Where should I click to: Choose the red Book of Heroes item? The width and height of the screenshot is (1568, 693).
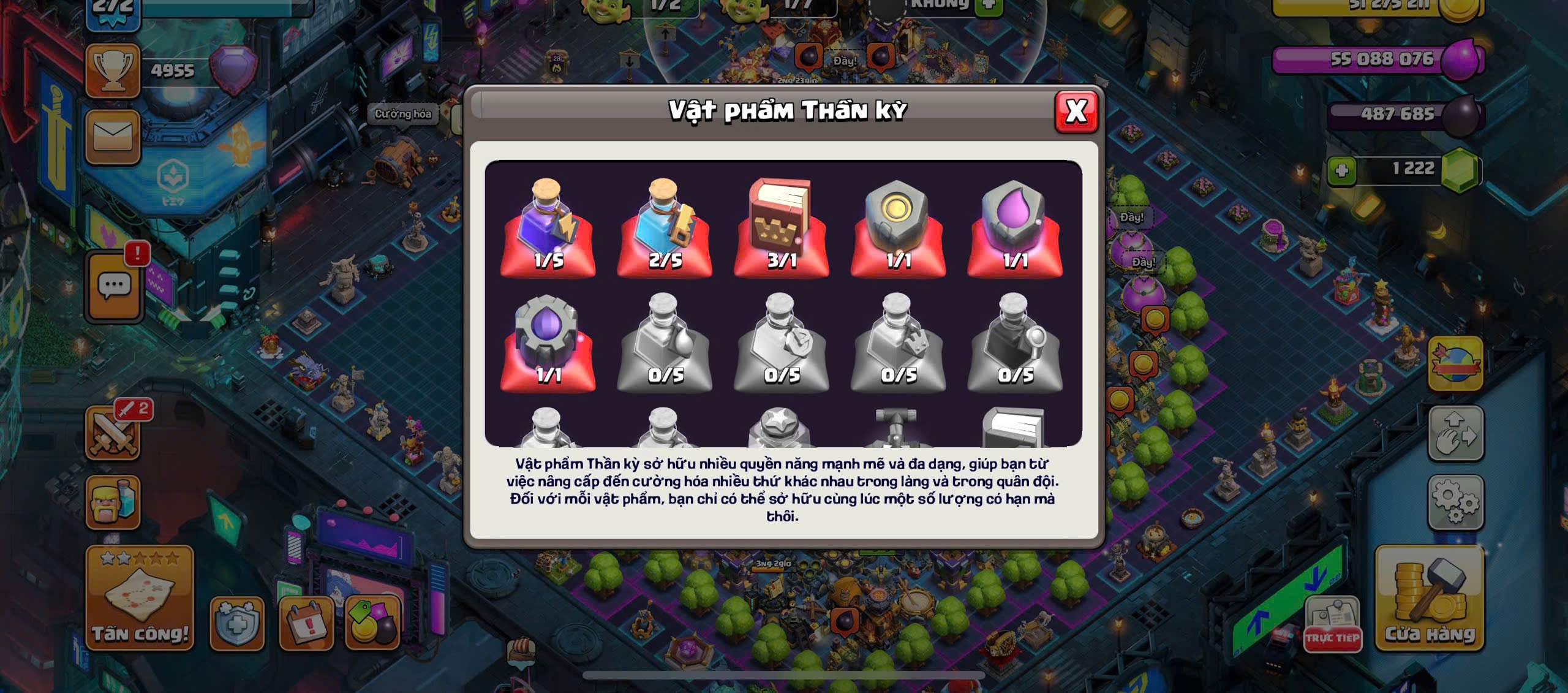click(781, 226)
